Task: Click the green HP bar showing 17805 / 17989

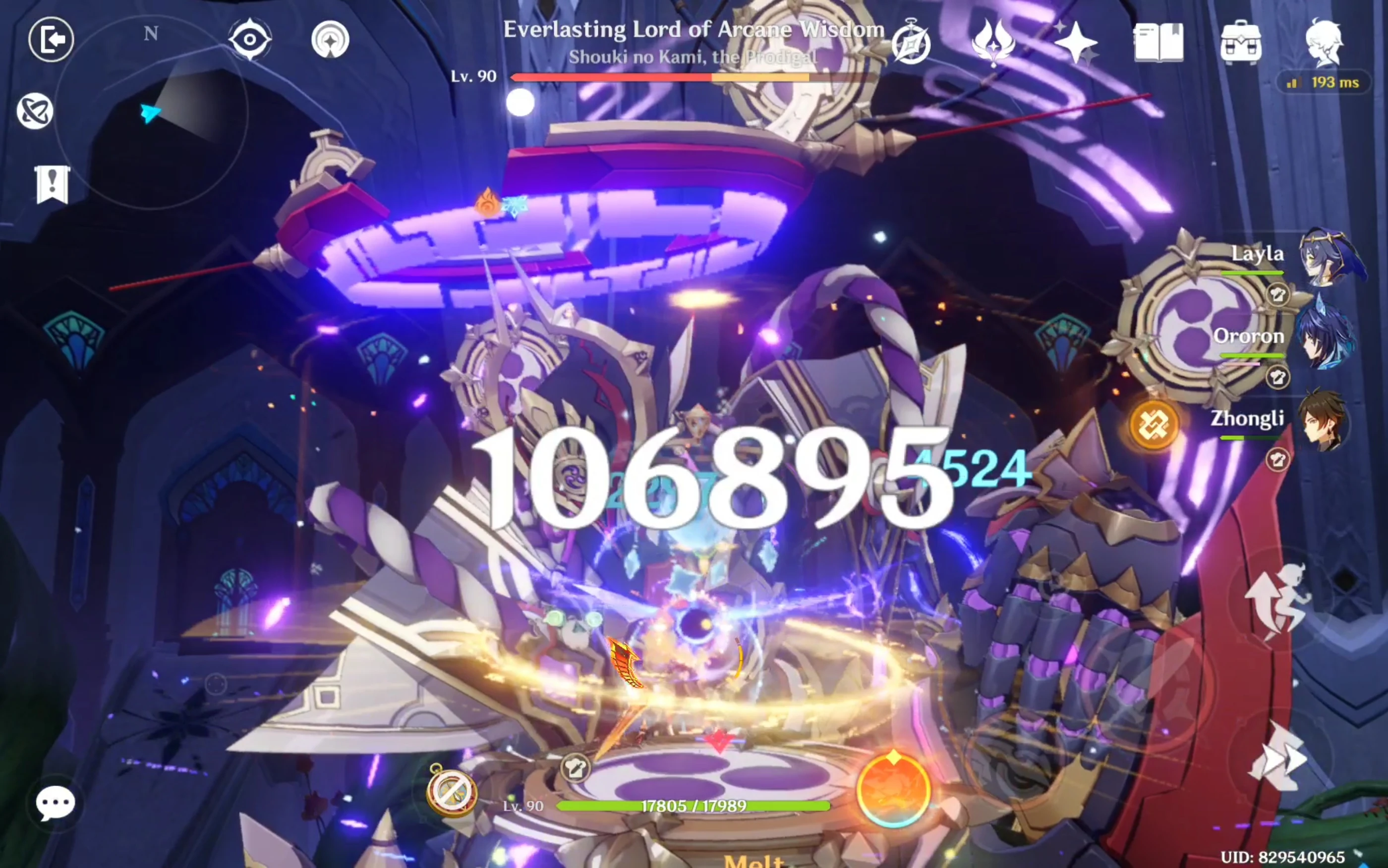Action: 694,806
